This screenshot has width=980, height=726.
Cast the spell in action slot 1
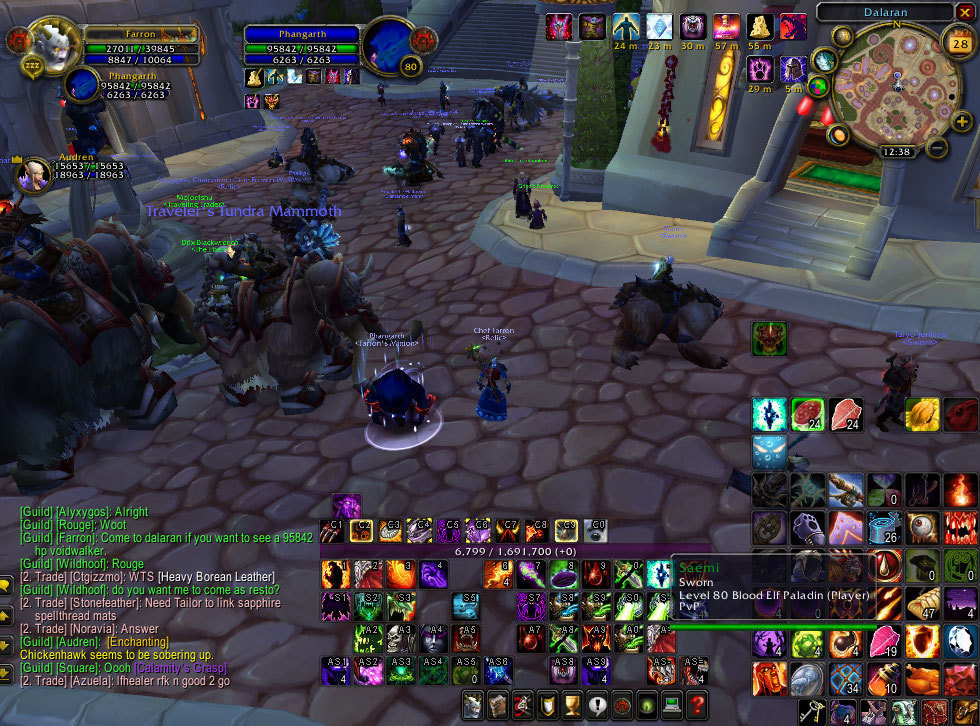(x=334, y=574)
